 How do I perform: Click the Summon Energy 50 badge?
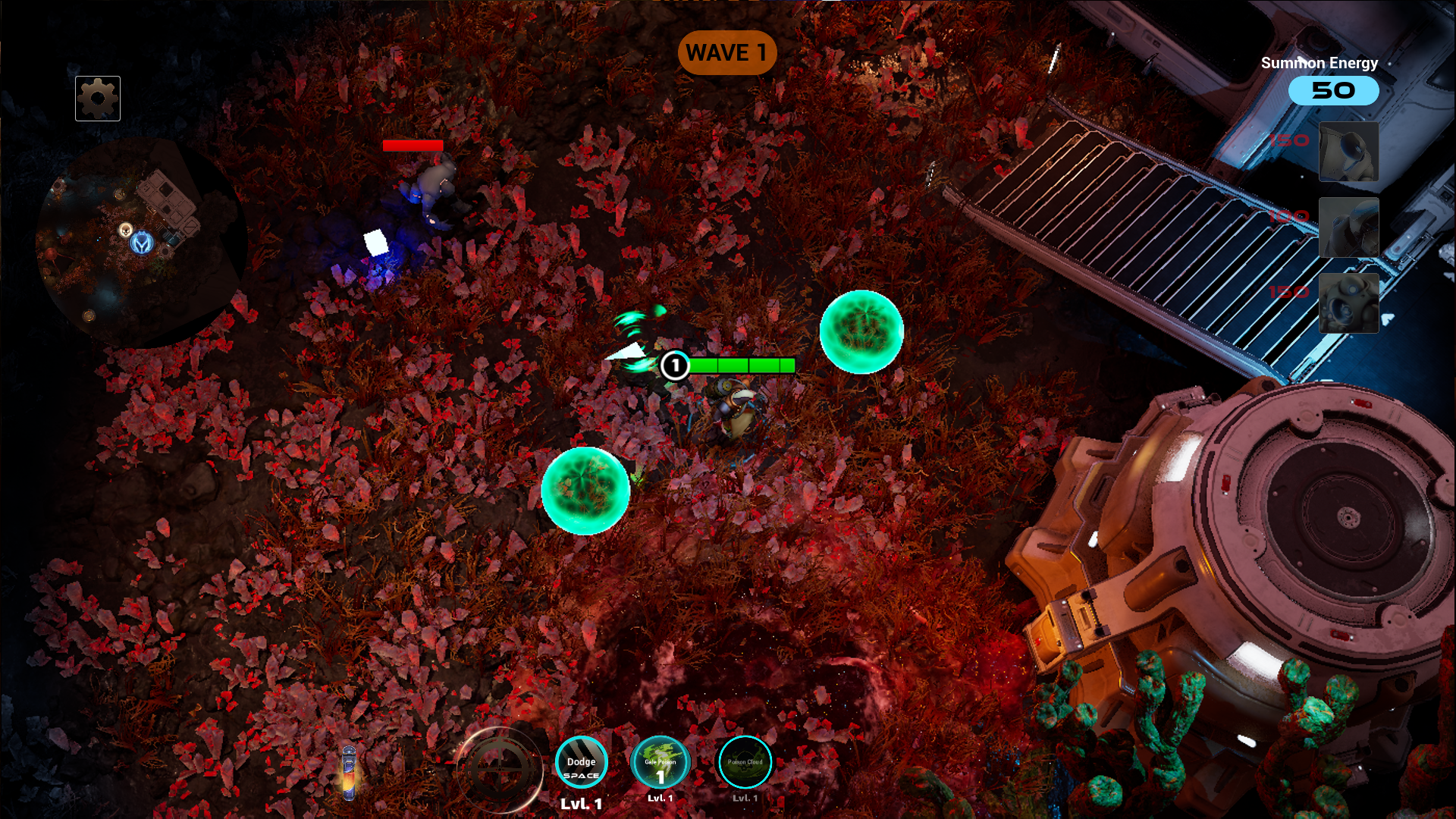(1333, 90)
